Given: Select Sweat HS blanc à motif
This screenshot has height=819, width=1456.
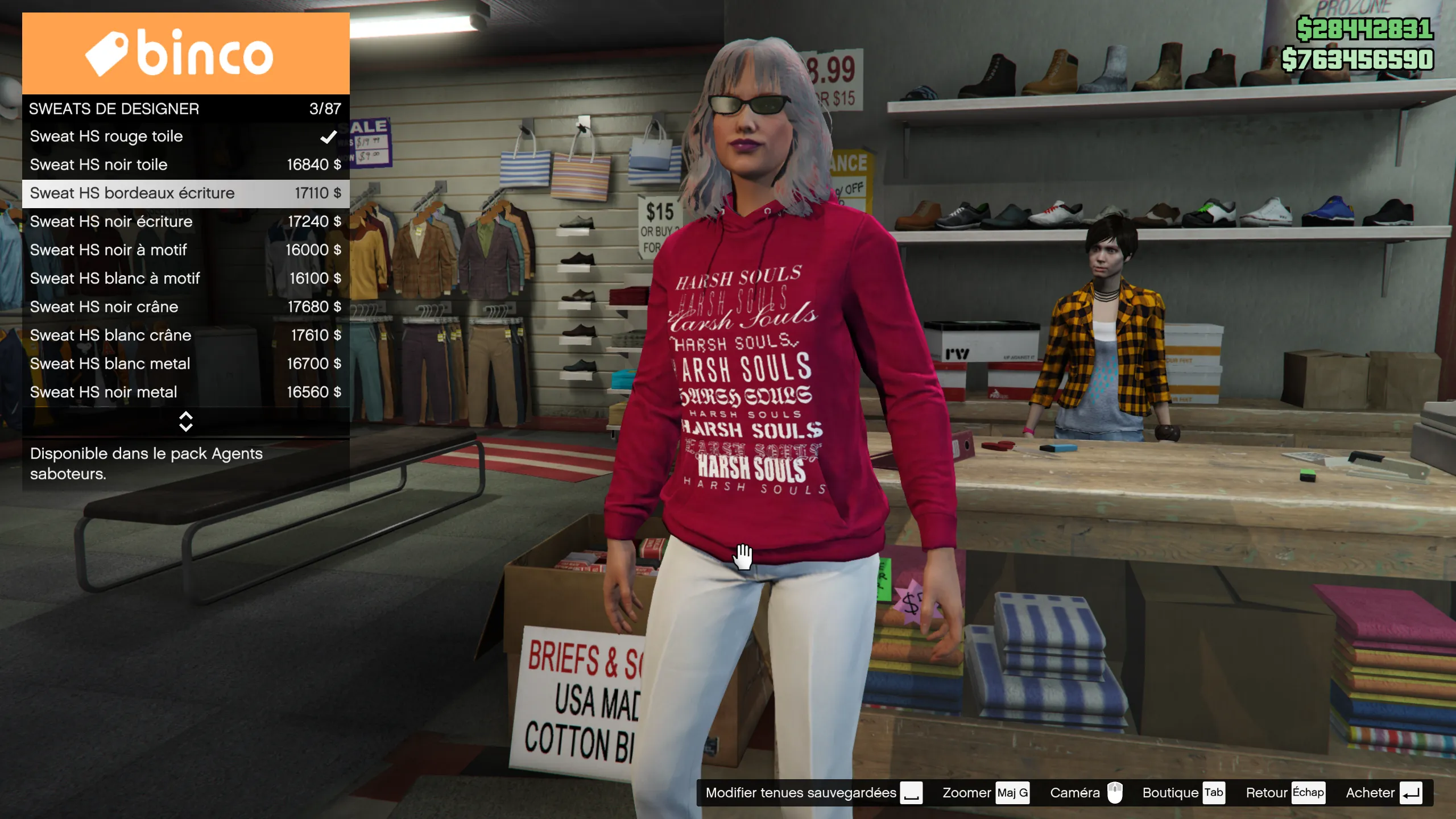Looking at the screenshot, I should 185,279.
